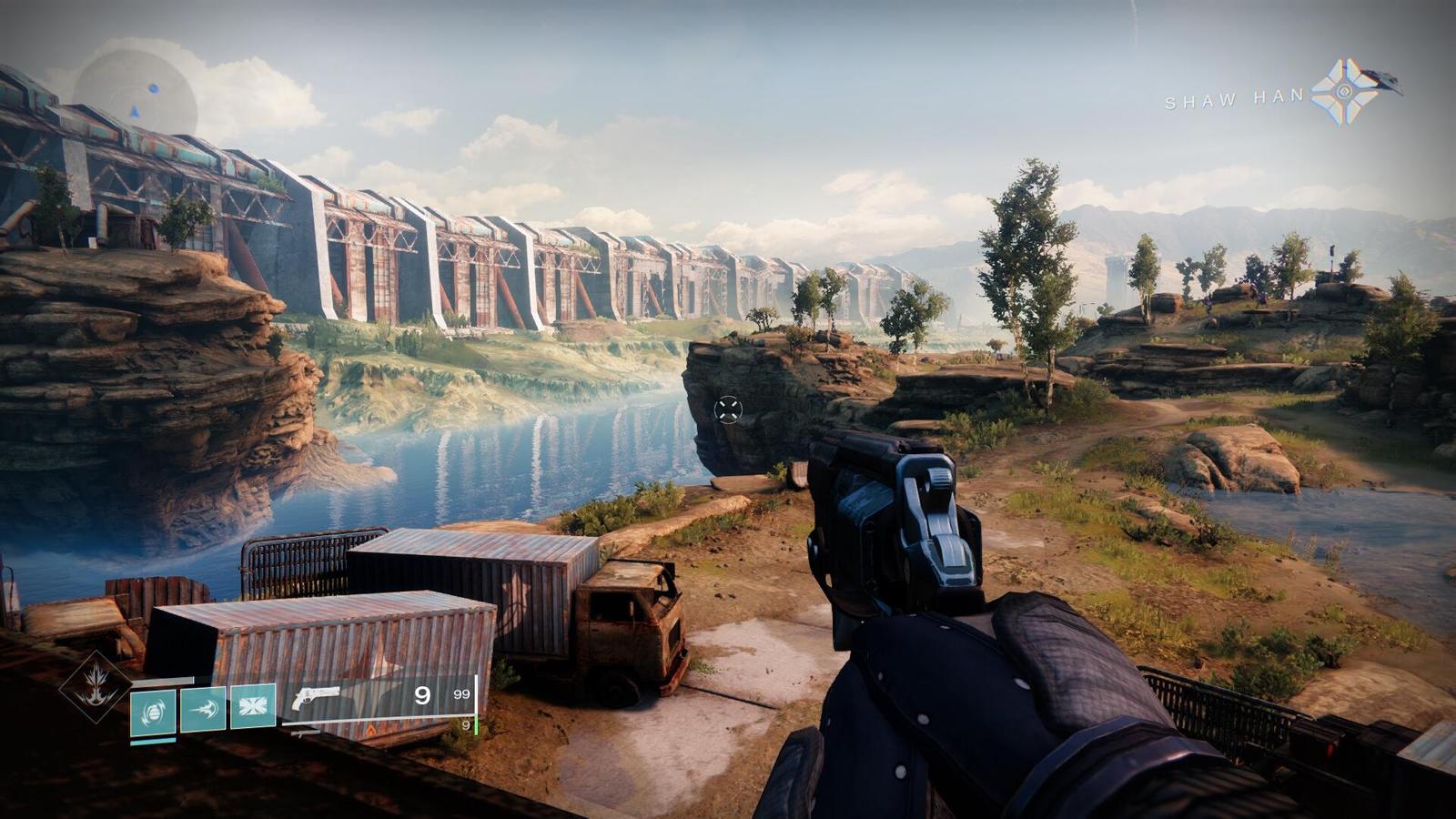Activate the super ability diamond icon

click(96, 687)
